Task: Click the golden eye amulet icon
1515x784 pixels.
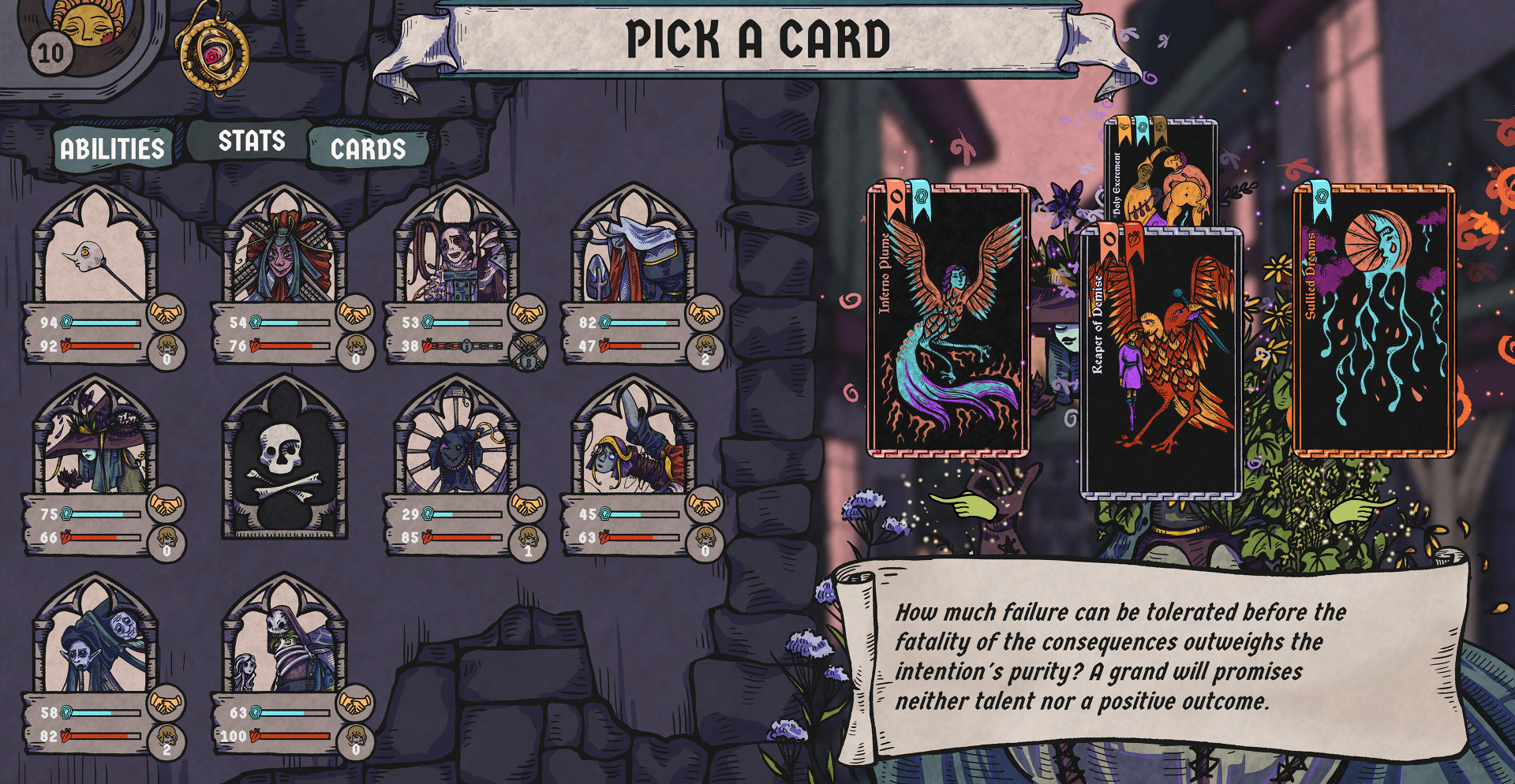Action: (212, 53)
